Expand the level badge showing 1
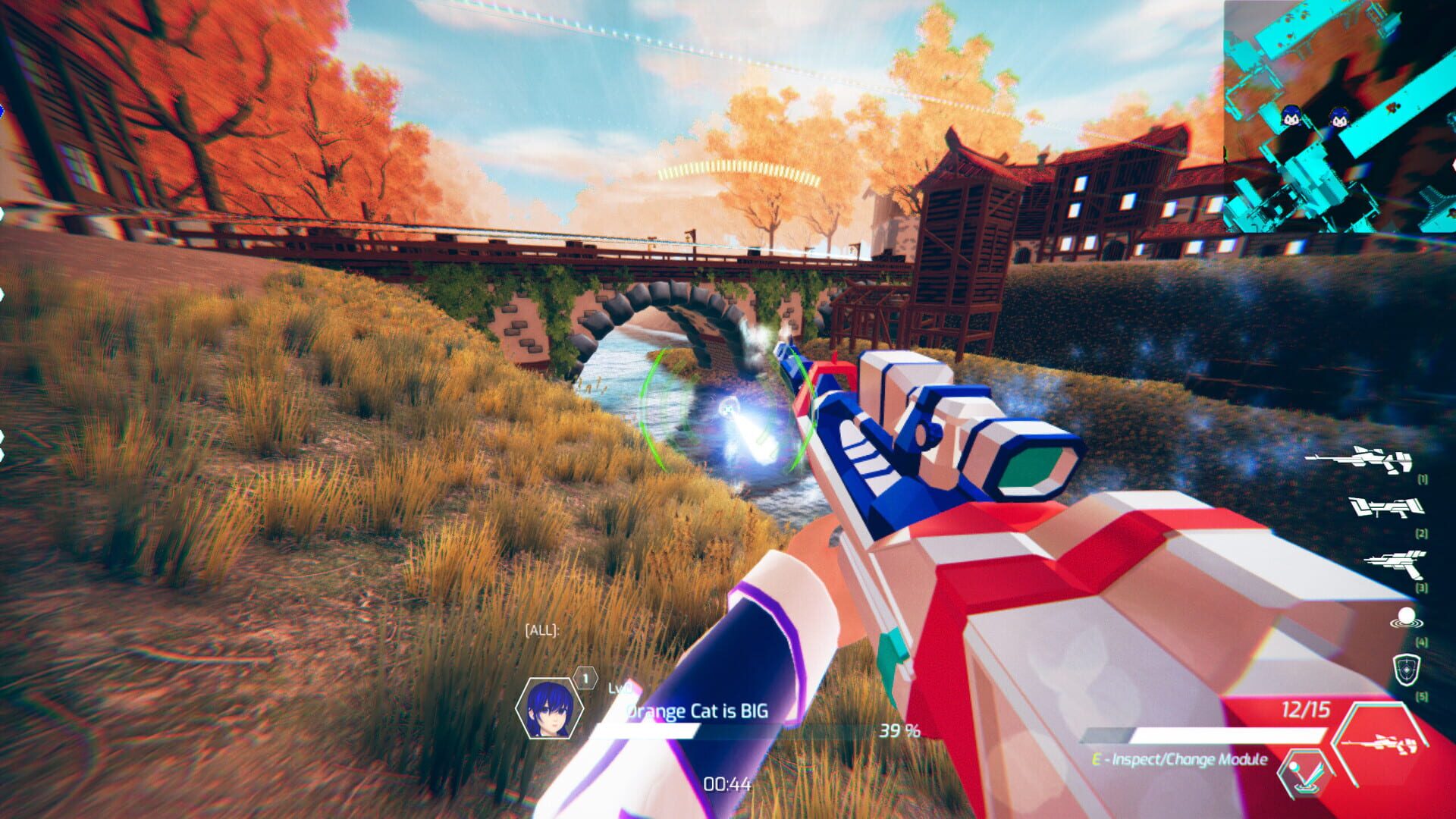The height and width of the screenshot is (819, 1456). coord(584,677)
